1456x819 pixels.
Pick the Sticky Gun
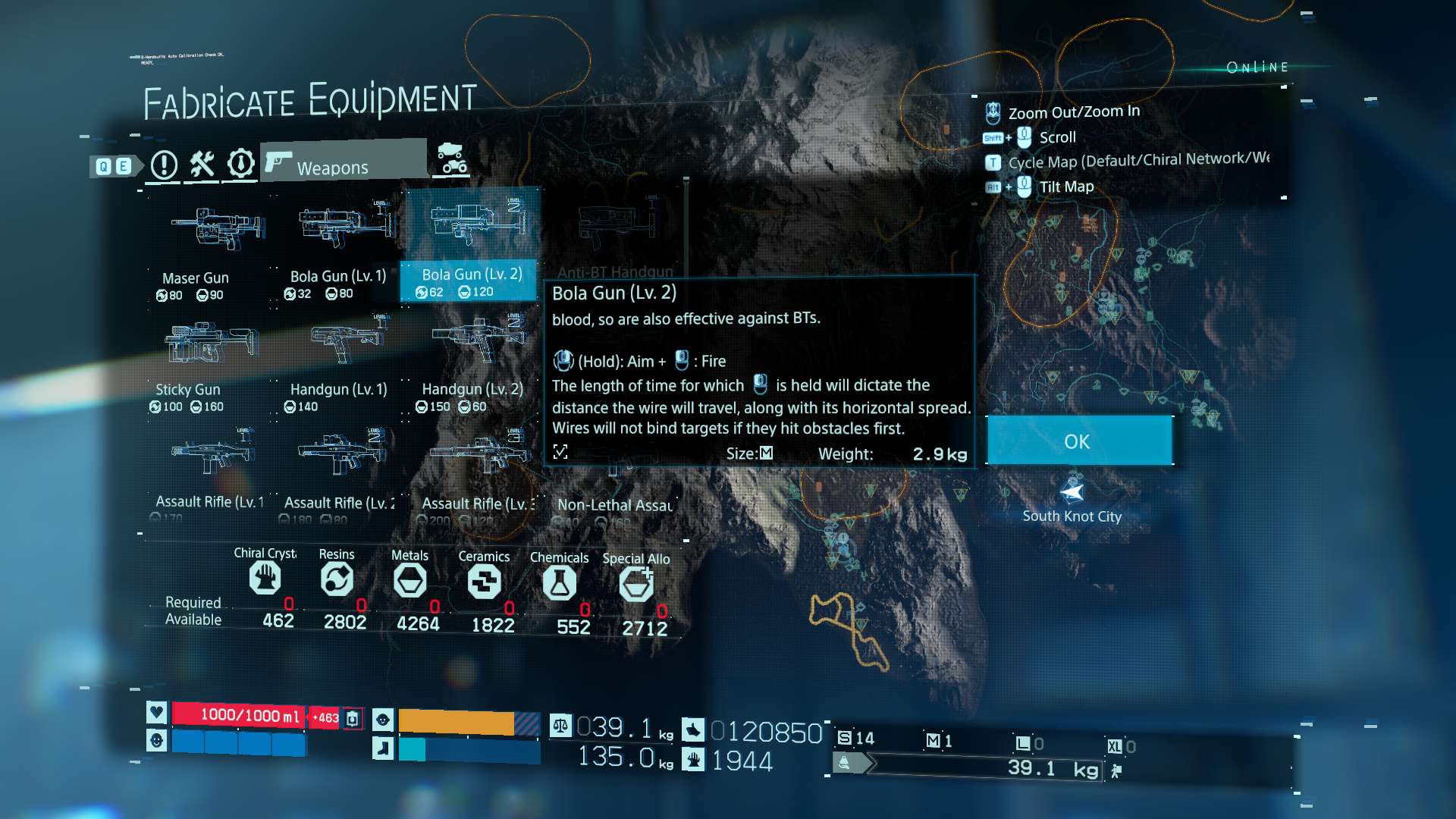(x=200, y=358)
